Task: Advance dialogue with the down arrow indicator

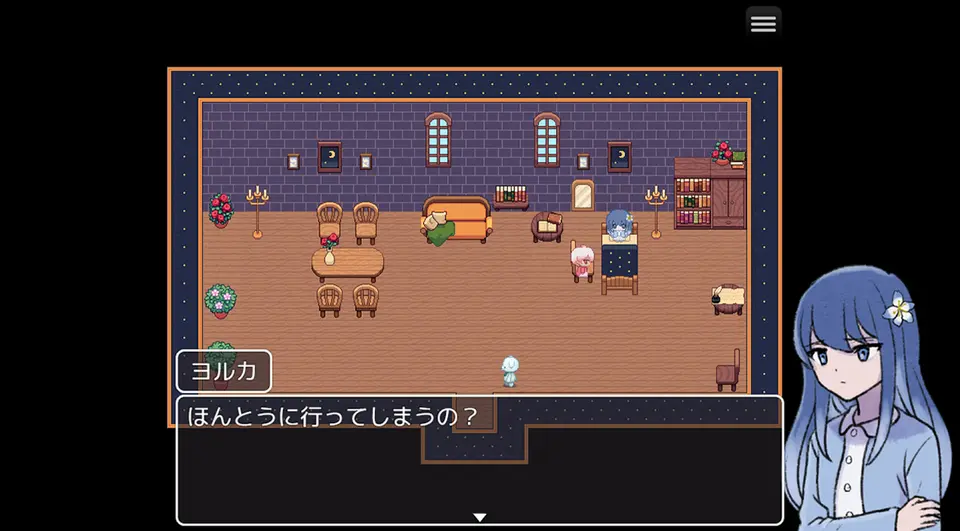Action: coord(480,517)
